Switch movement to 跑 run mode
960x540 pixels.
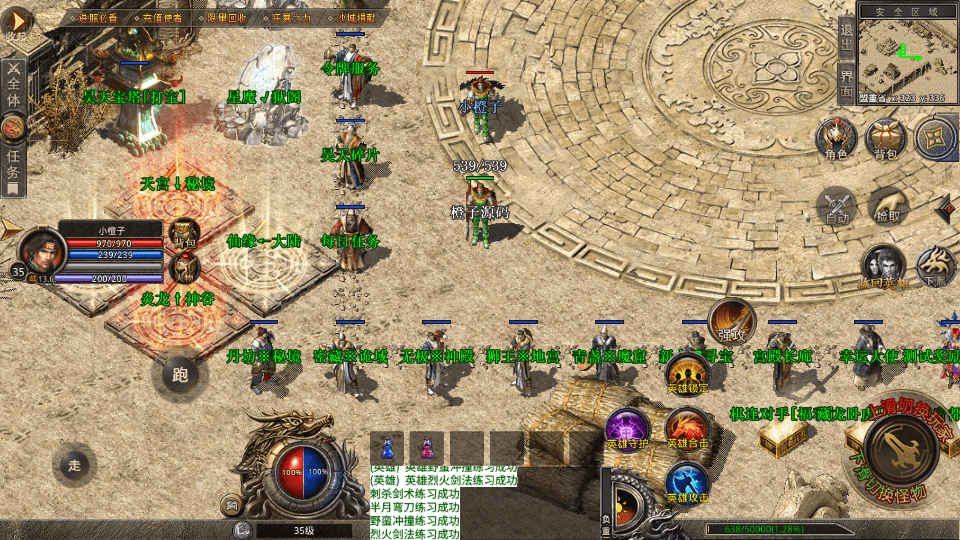180,375
